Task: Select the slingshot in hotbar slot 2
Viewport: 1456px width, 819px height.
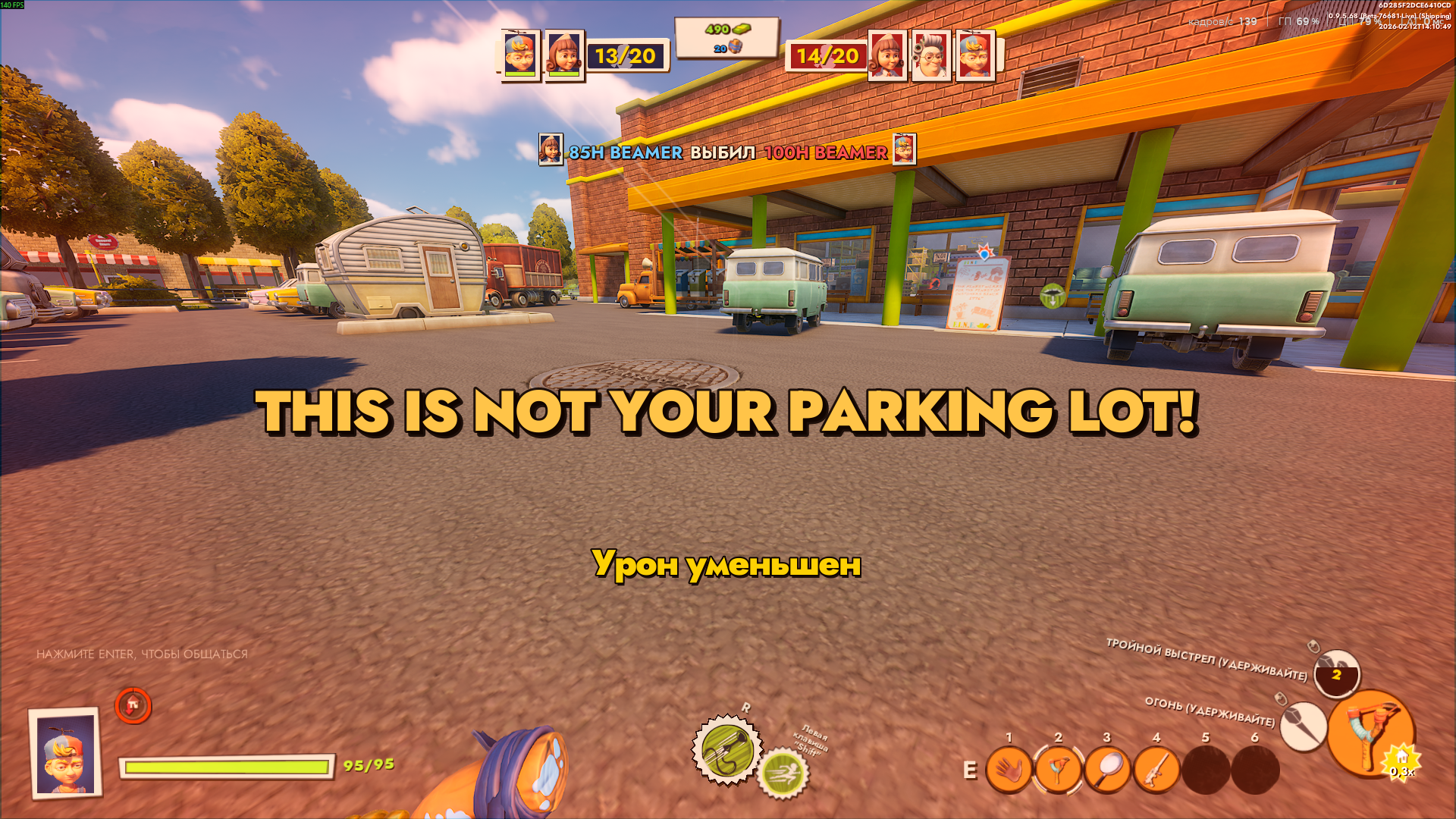Action: 1058,770
